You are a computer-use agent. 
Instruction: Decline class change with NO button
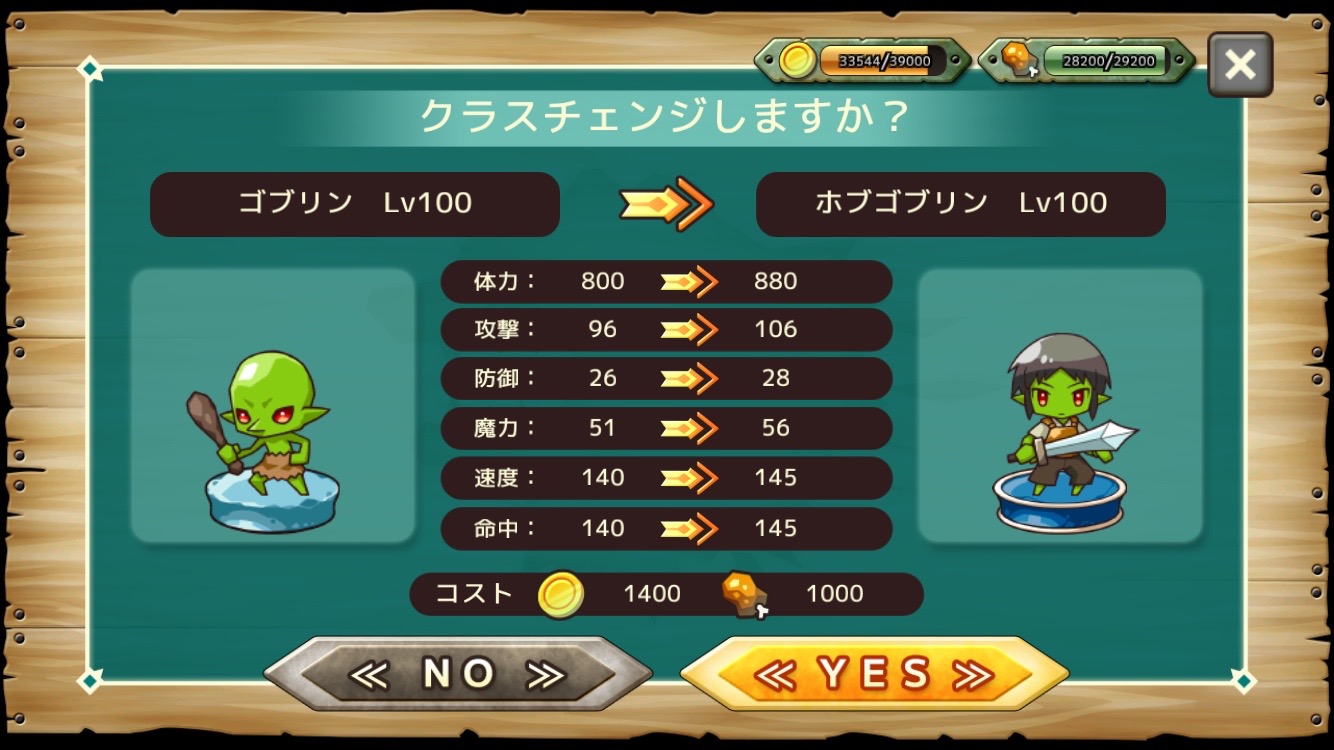(458, 675)
